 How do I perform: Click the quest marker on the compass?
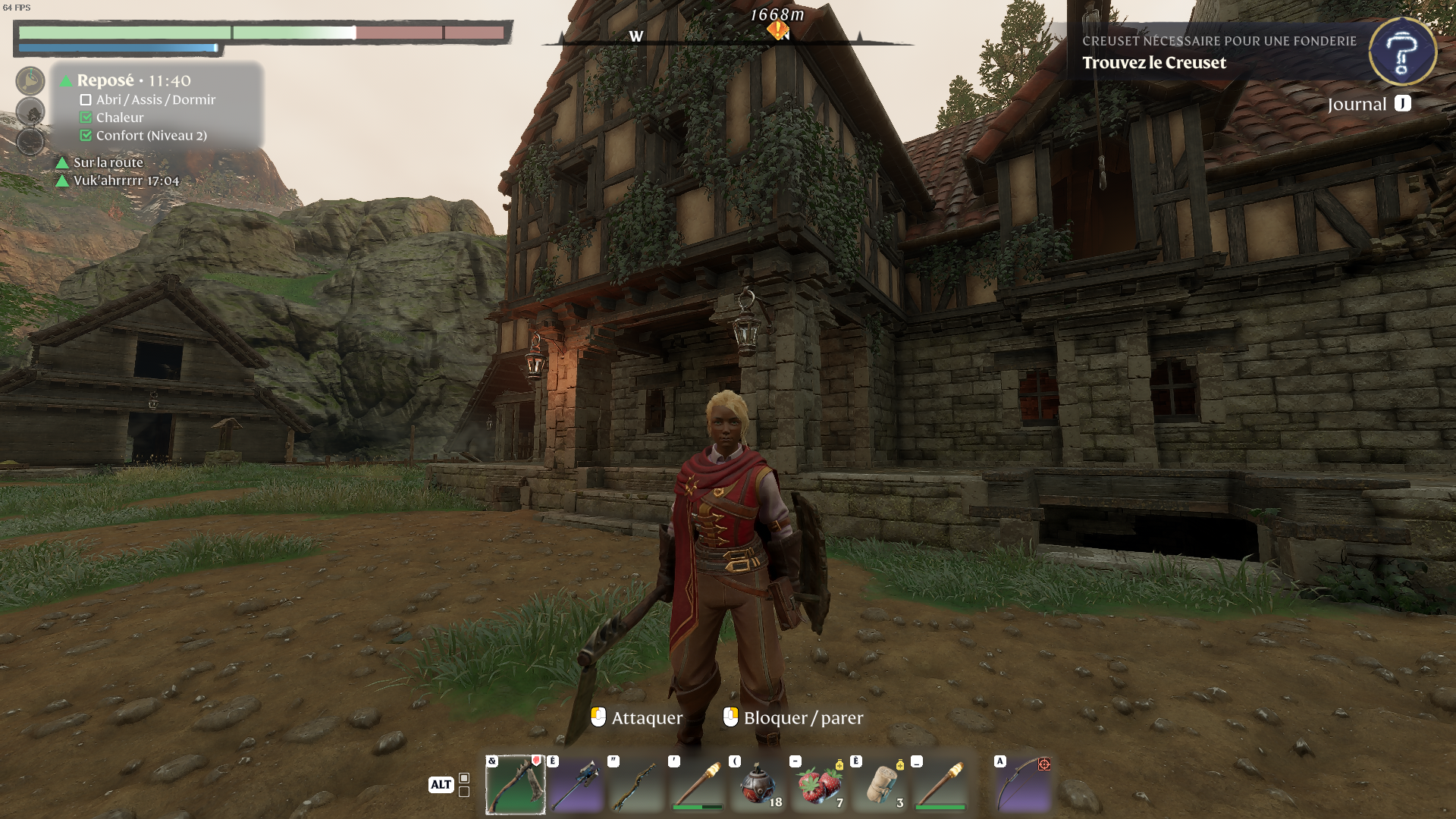(777, 30)
